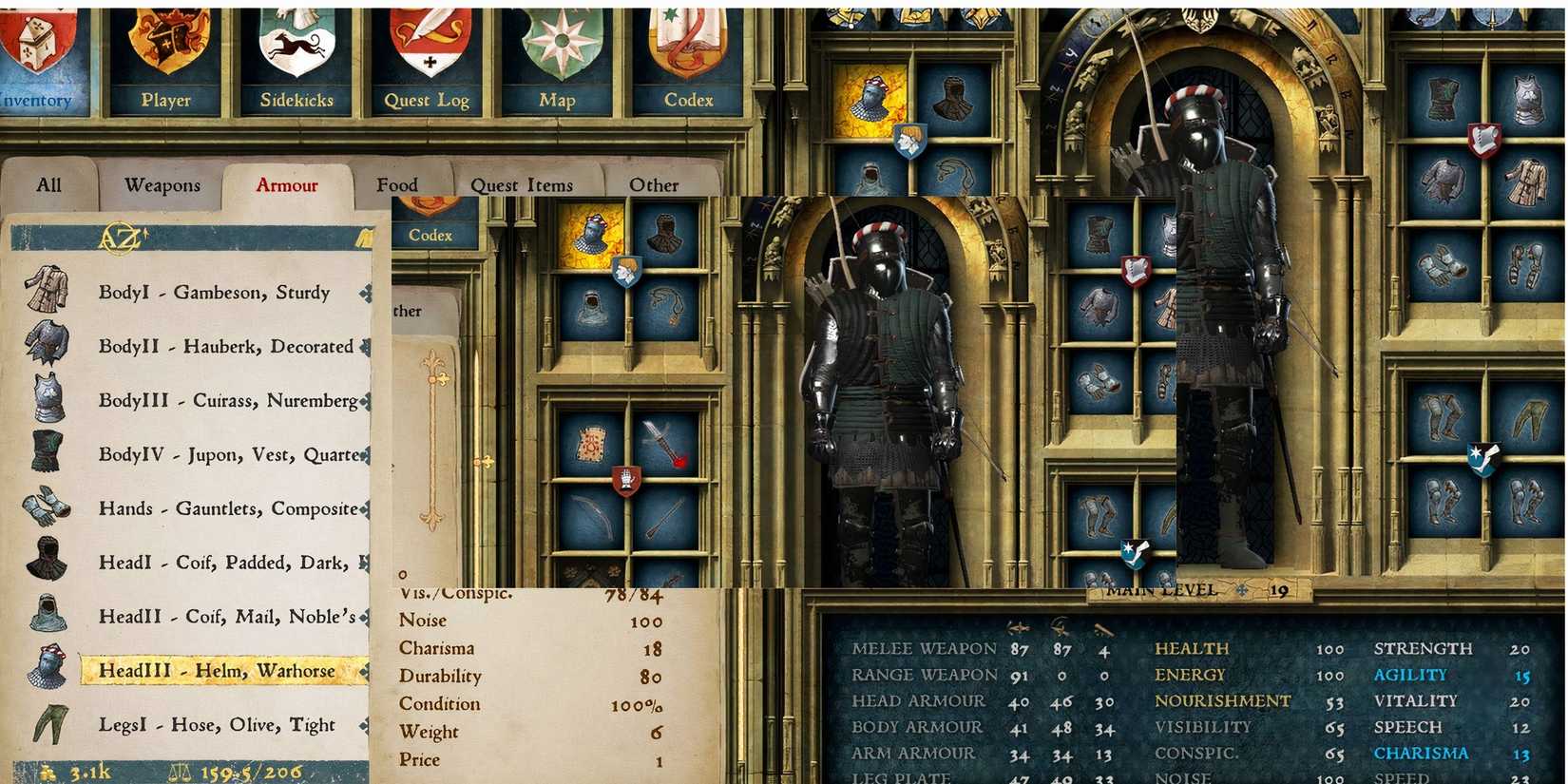The image size is (1568, 784).
Task: Open the Codex tab
Action: click(x=689, y=99)
